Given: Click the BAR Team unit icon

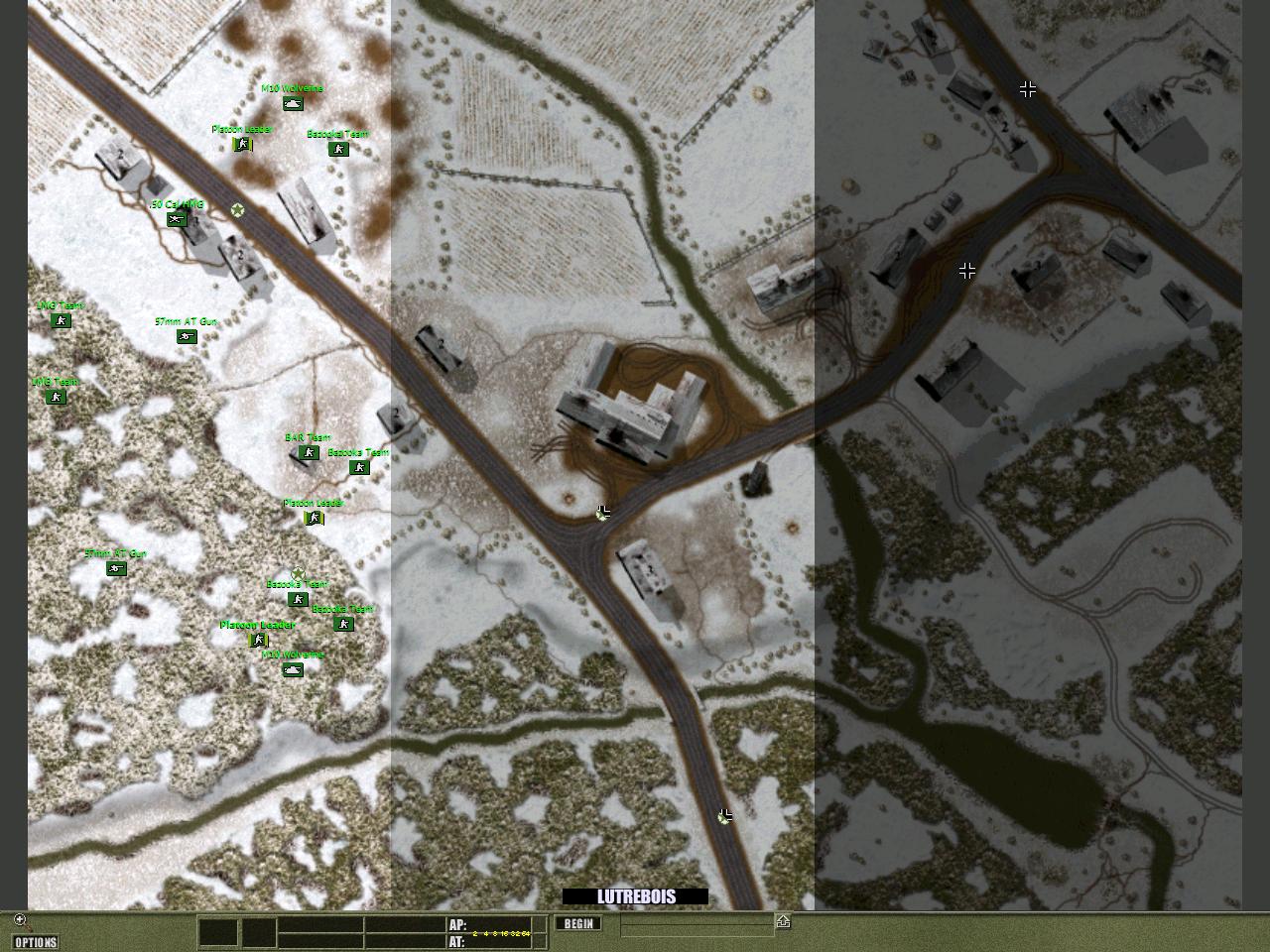Looking at the screenshot, I should pyautogui.click(x=309, y=453).
